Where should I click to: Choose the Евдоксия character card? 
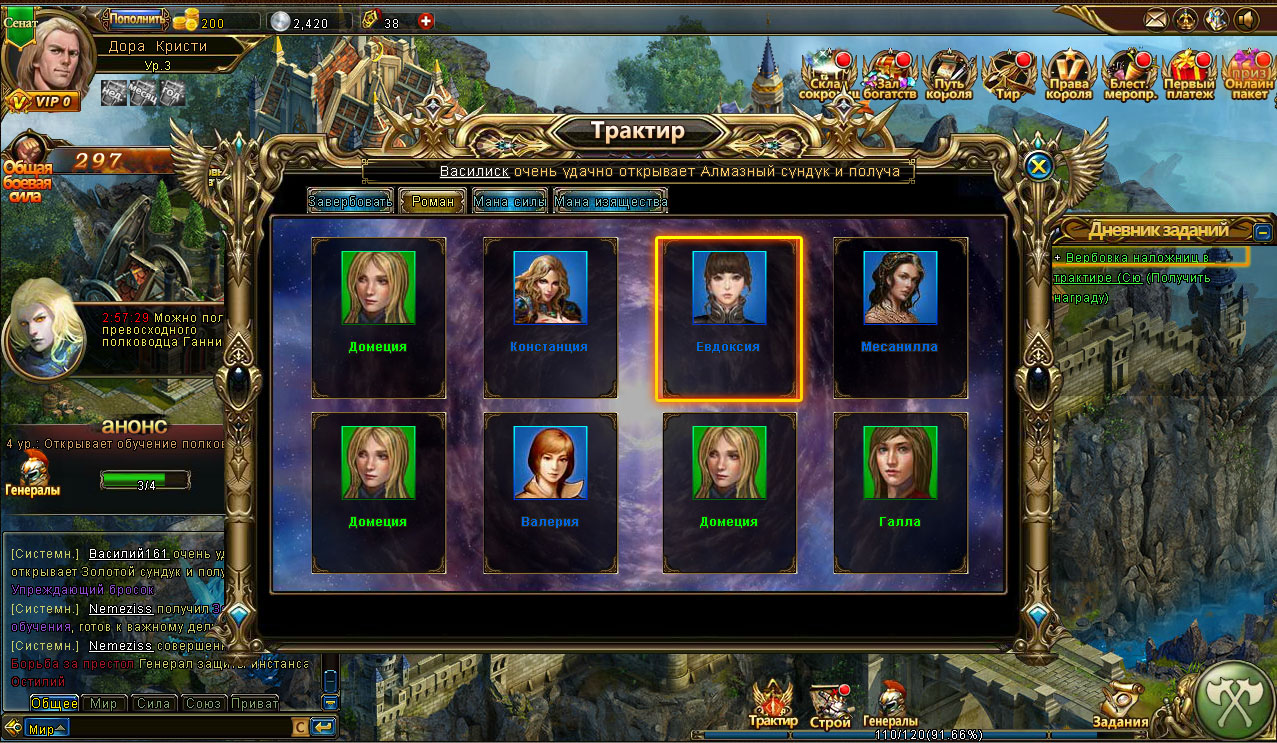[x=728, y=317]
